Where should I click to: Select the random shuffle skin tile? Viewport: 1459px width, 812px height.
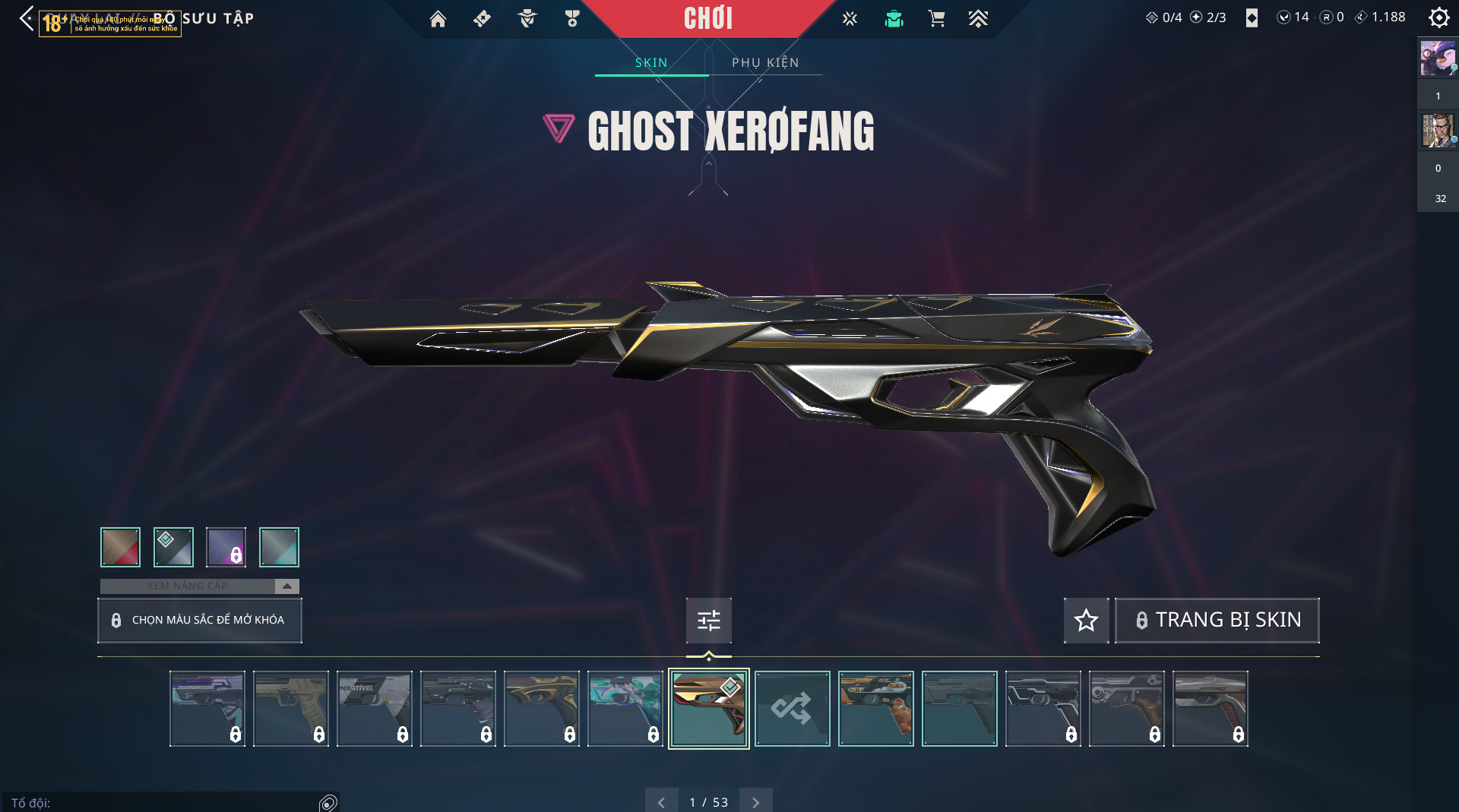coord(792,709)
